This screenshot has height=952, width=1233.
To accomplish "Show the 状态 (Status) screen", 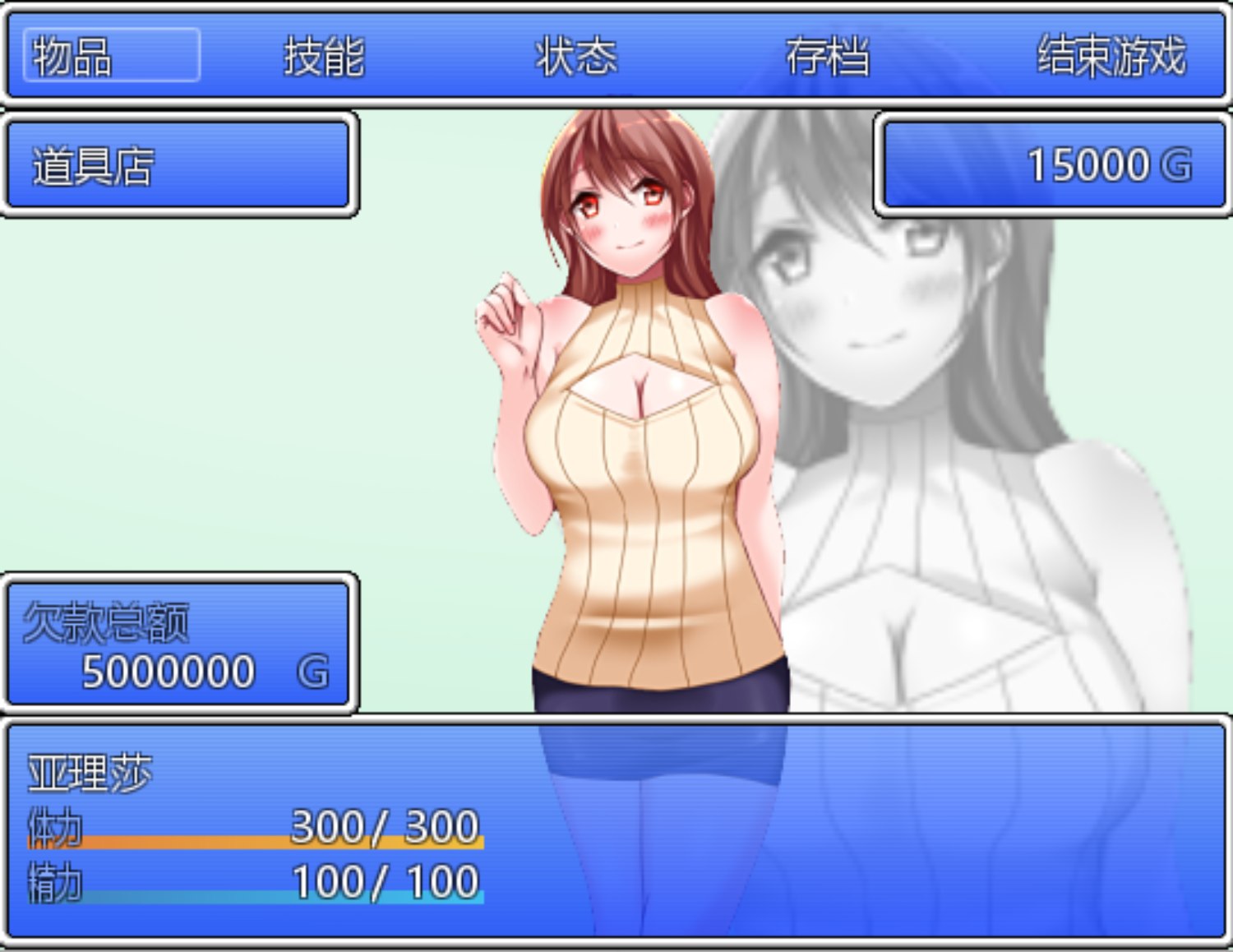I will click(575, 56).
